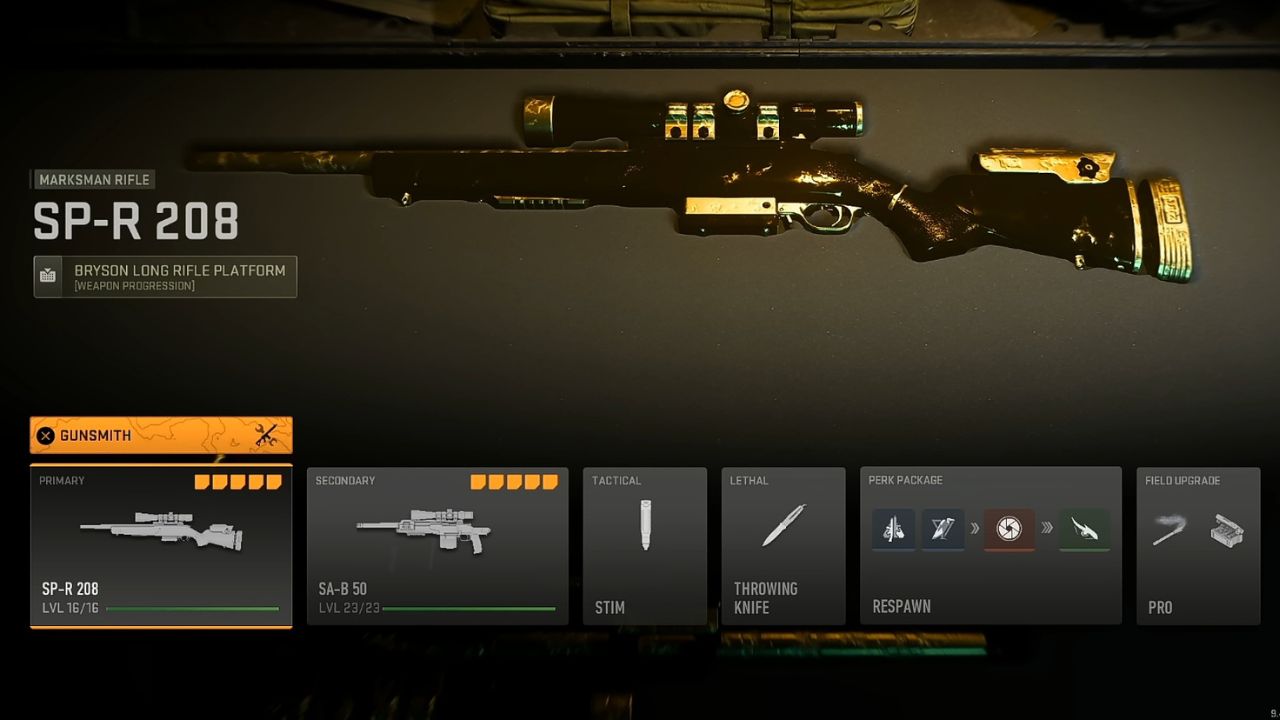Screen dimensions: 1280x720
Task: Open the Respawn perk package
Action: (991, 546)
